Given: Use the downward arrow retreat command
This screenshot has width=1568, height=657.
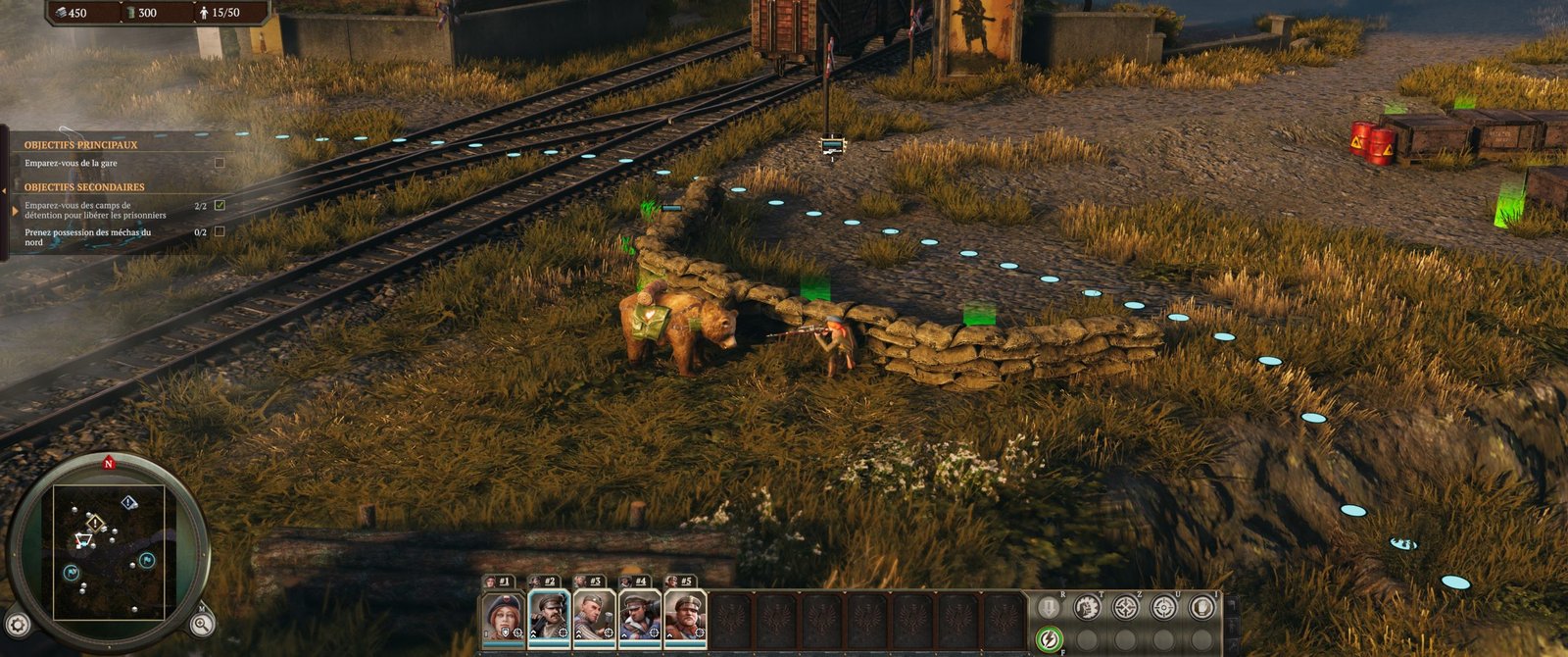Looking at the screenshot, I should (1049, 607).
